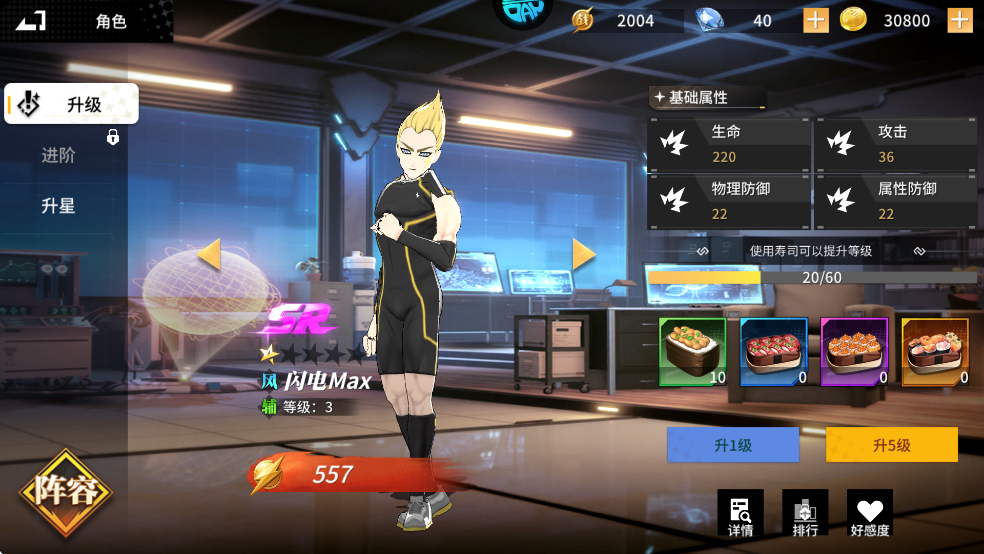
Task: Add more gold coins with the plus button
Action: coord(960,20)
